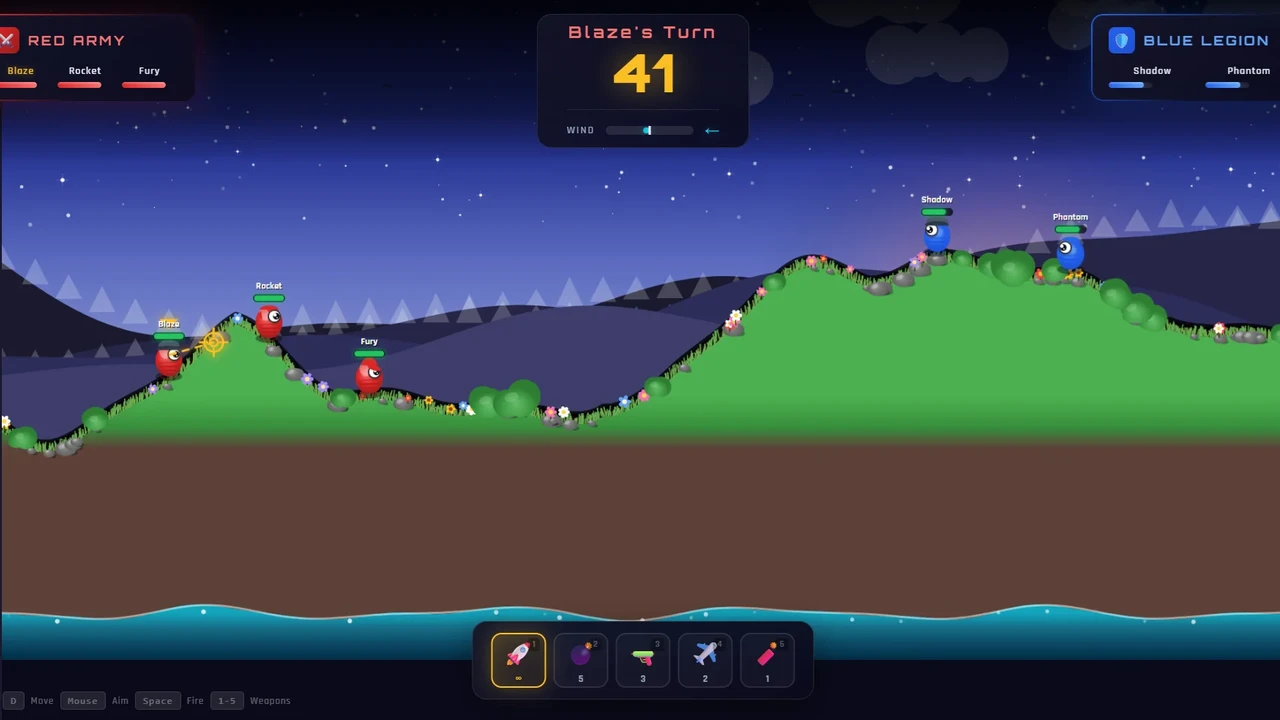
Task: Click the Mouse aim key hint
Action: click(82, 700)
